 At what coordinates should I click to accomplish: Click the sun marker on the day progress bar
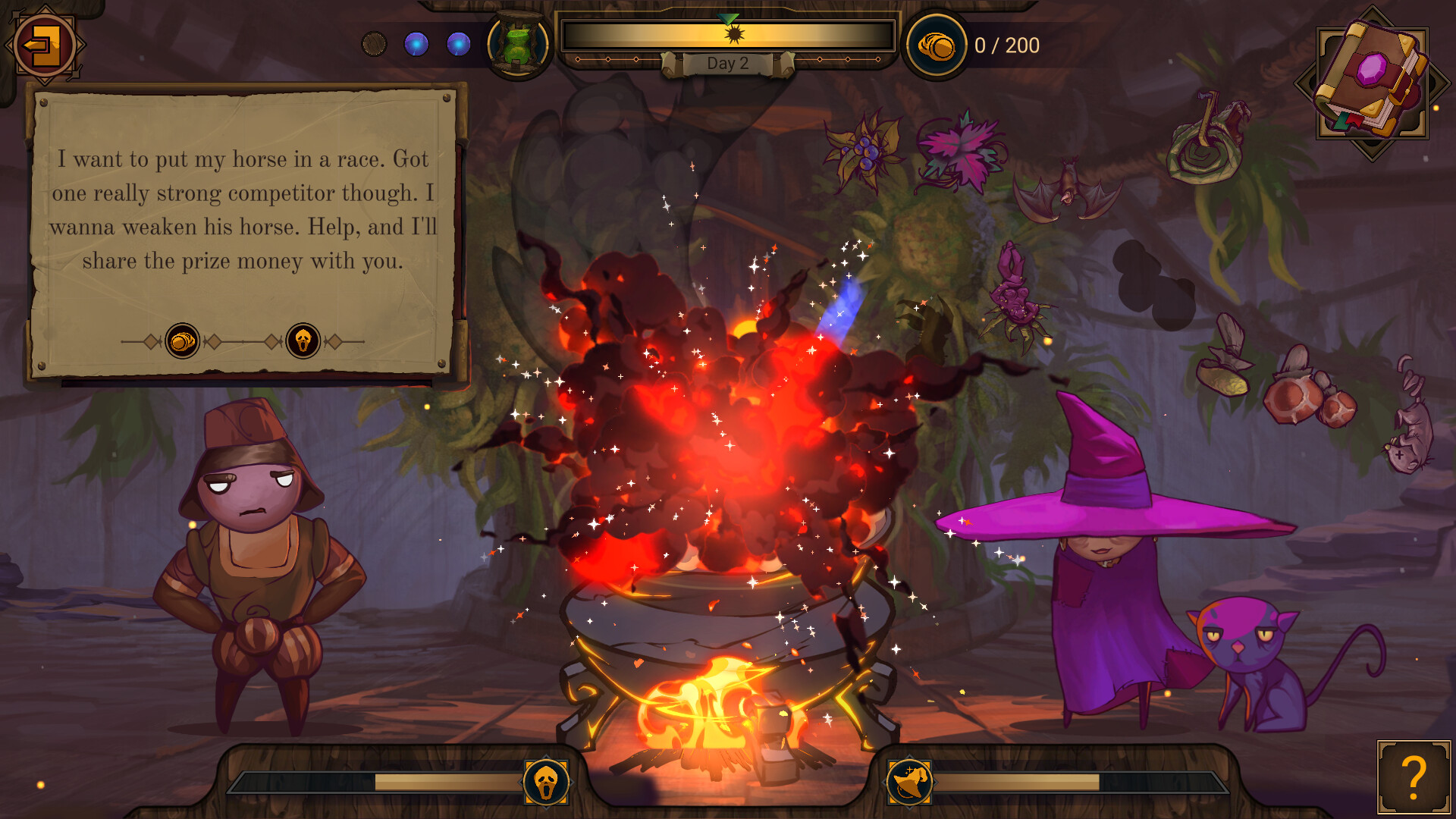(x=733, y=33)
